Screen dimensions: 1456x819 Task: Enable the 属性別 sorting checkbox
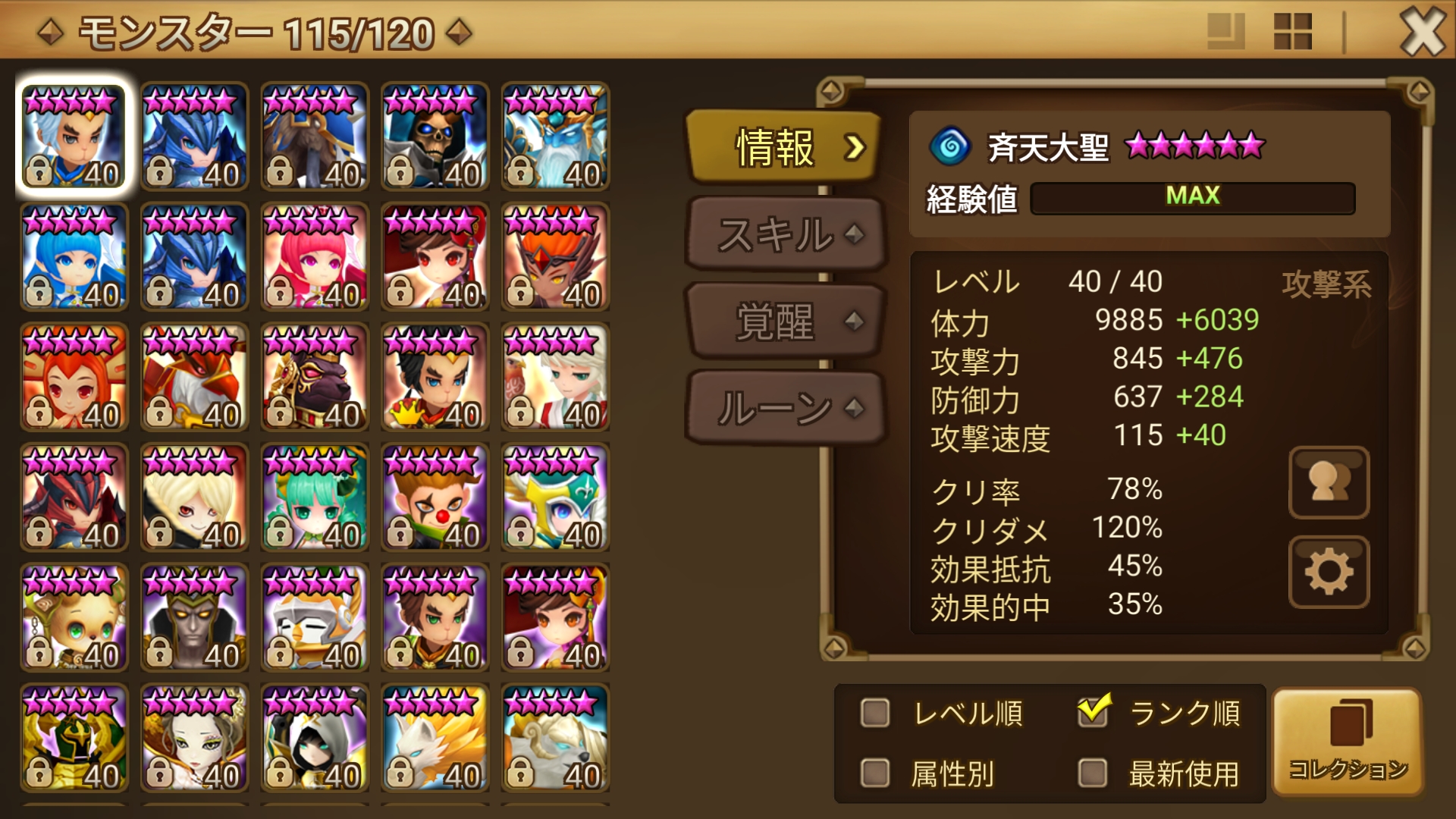[x=876, y=772]
